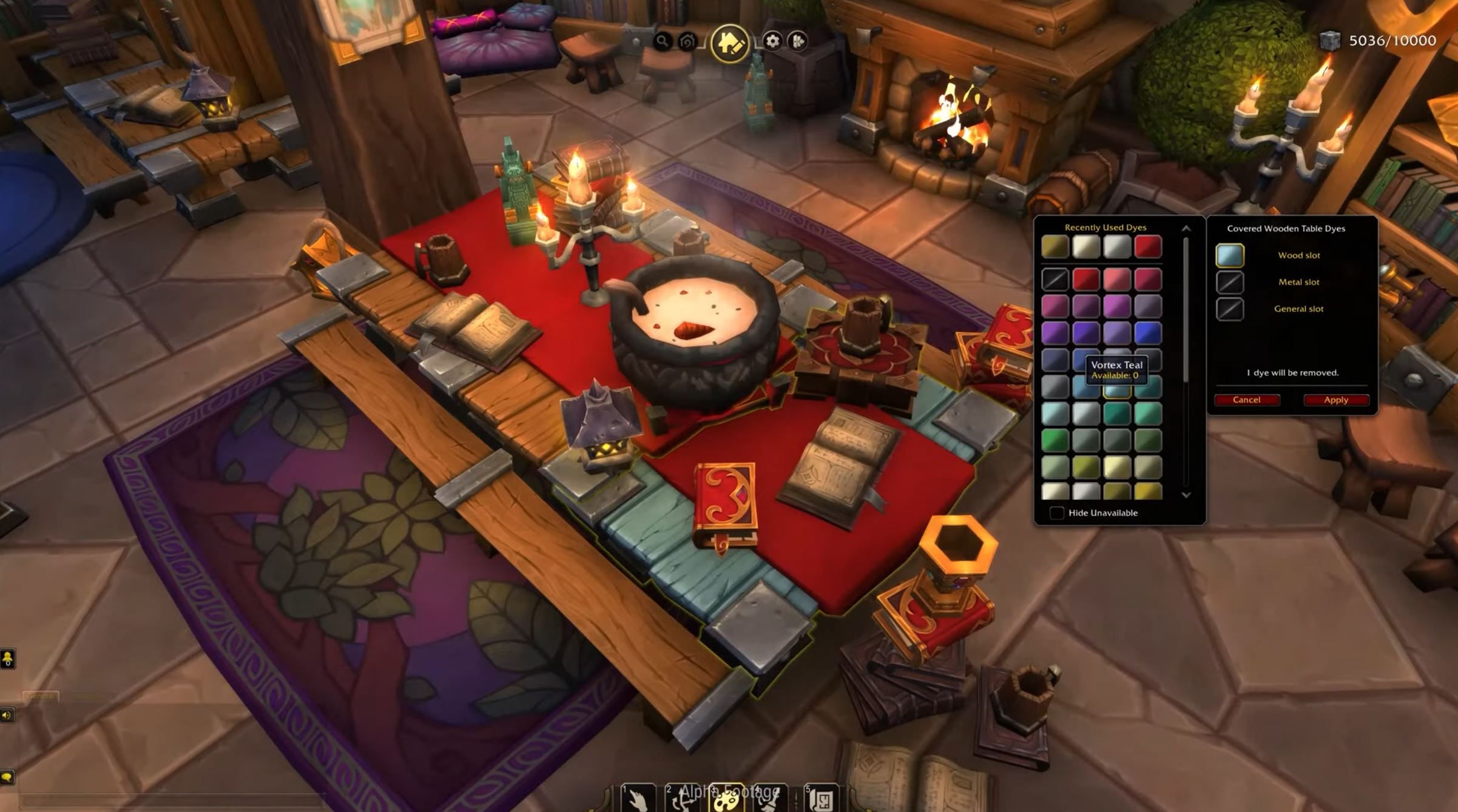Open the gear settings button

772,41
